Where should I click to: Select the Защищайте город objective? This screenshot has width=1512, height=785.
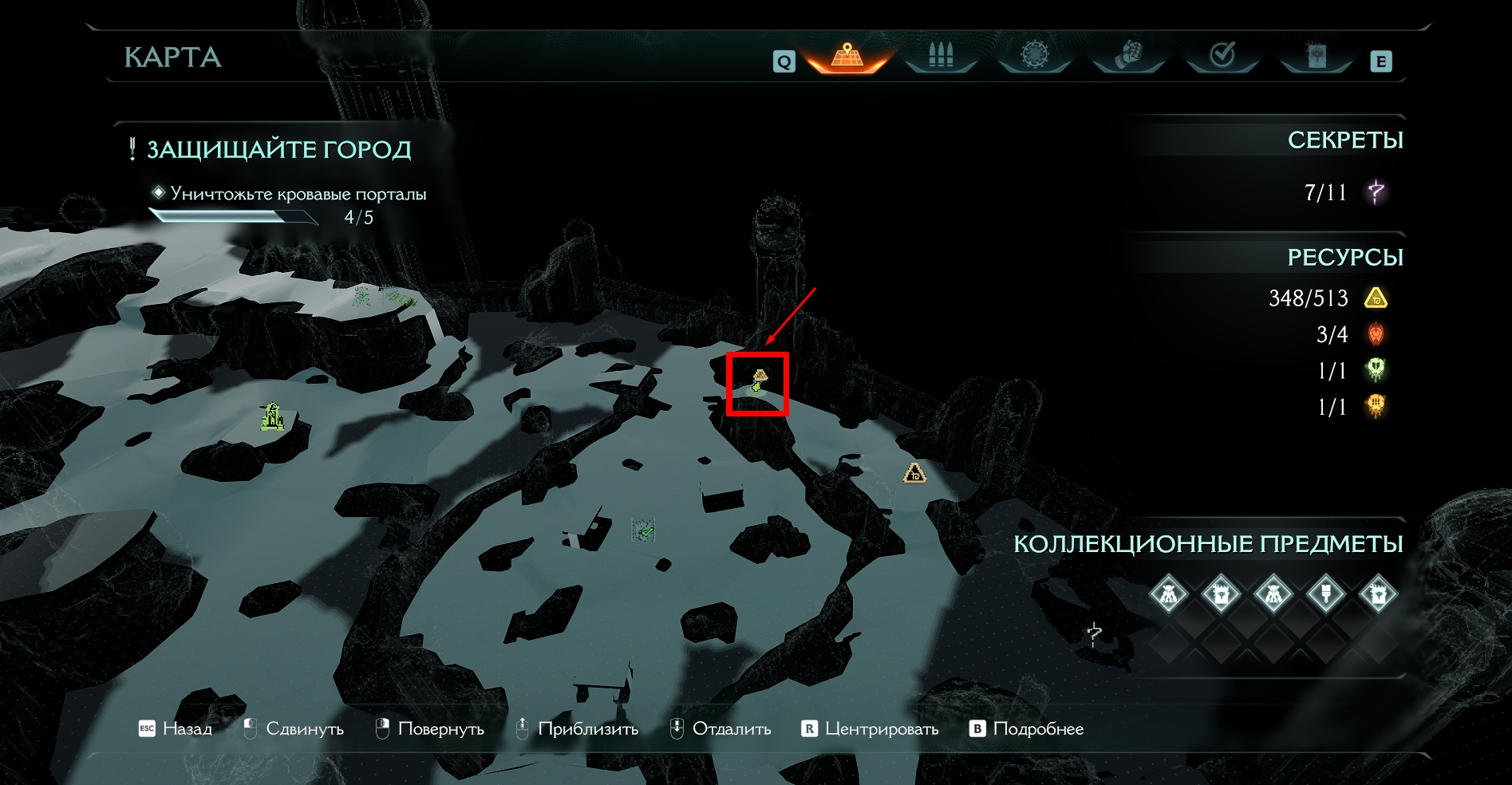tap(278, 150)
